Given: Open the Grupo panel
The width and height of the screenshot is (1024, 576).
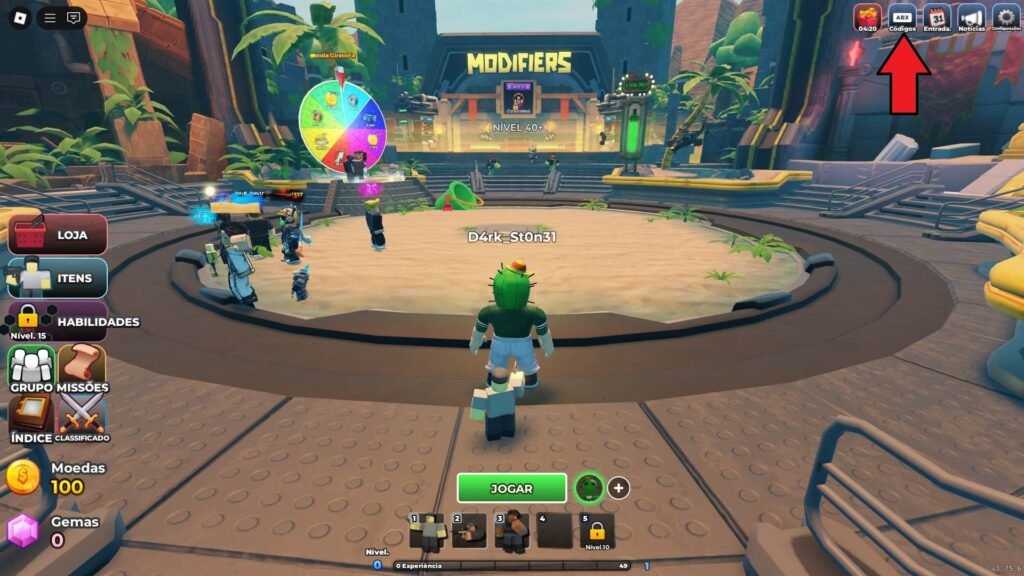Looking at the screenshot, I should (x=31, y=368).
